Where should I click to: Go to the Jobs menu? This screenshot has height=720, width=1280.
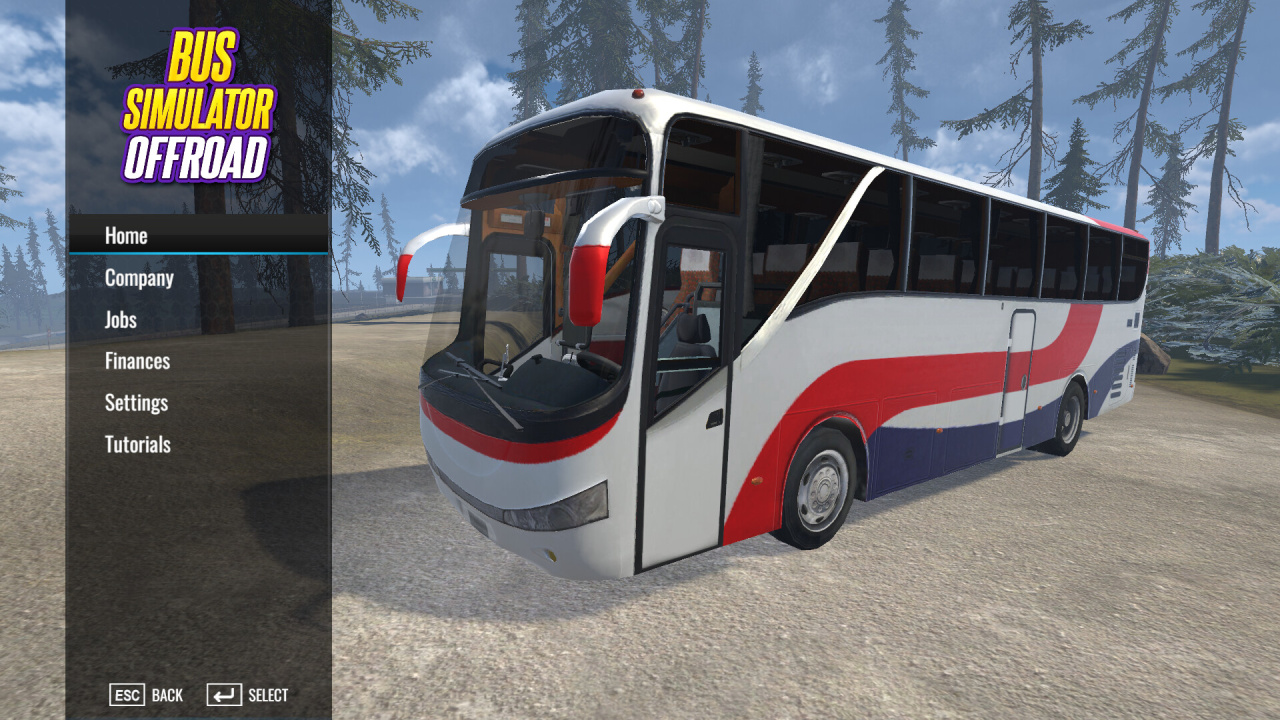coord(121,320)
